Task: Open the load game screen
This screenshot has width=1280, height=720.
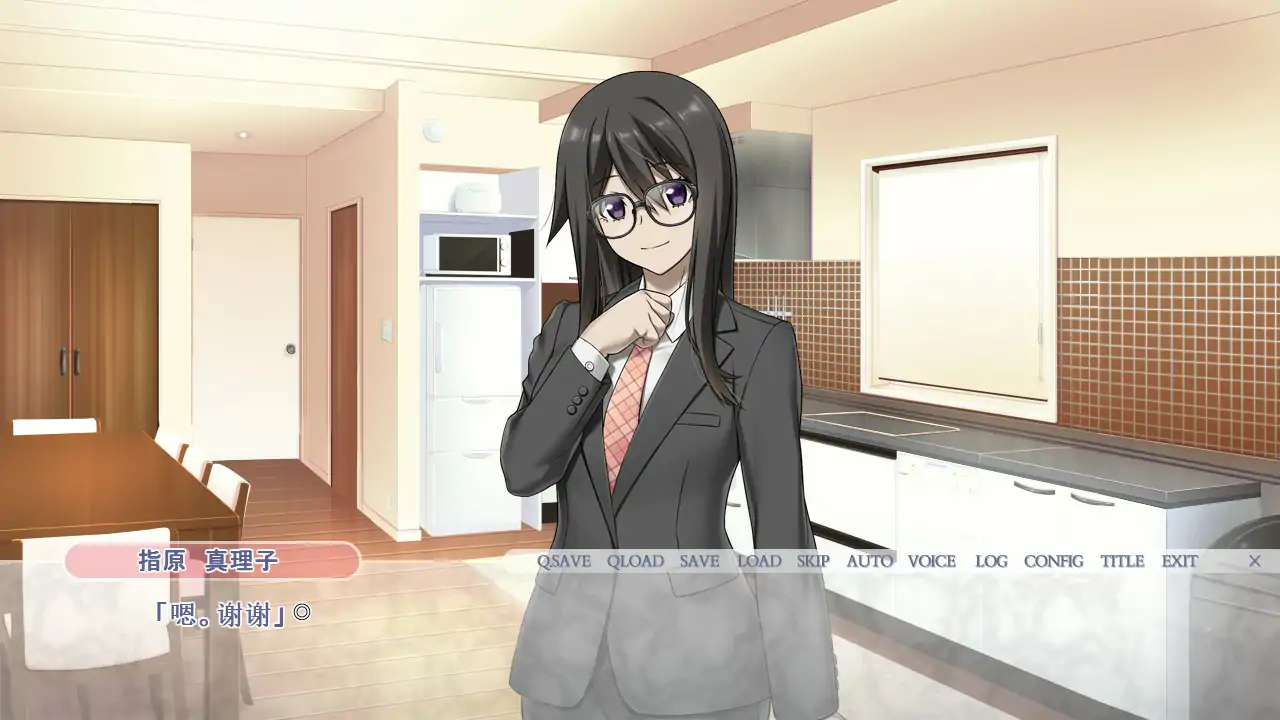Action: click(758, 561)
